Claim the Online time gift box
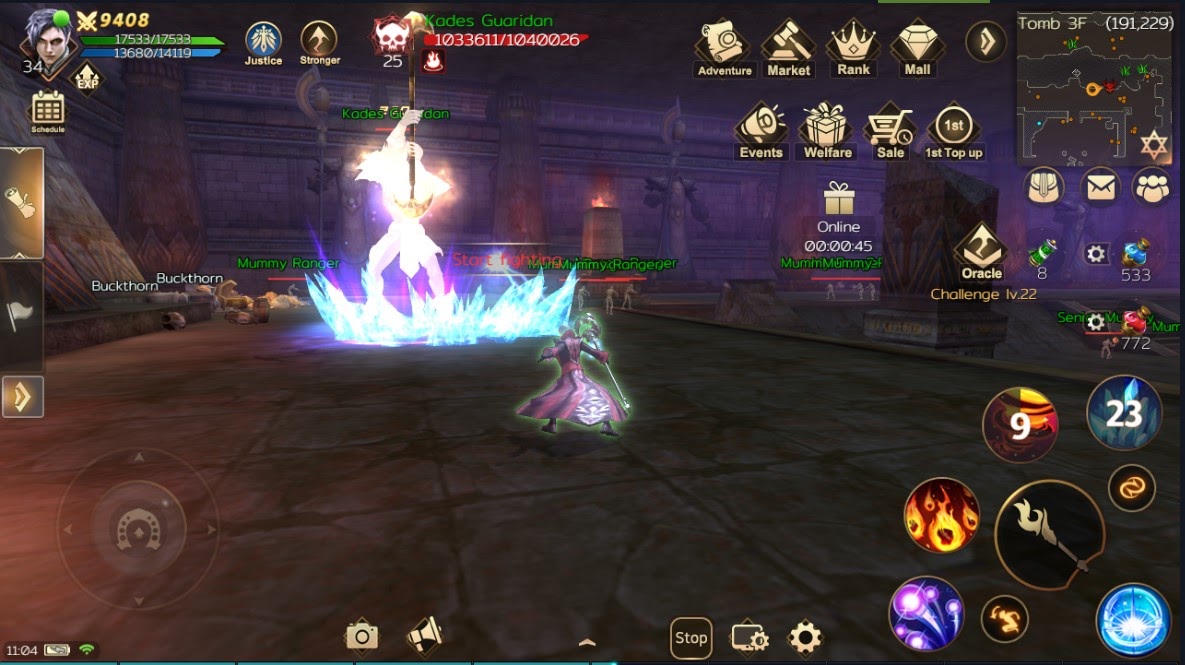 tap(838, 200)
